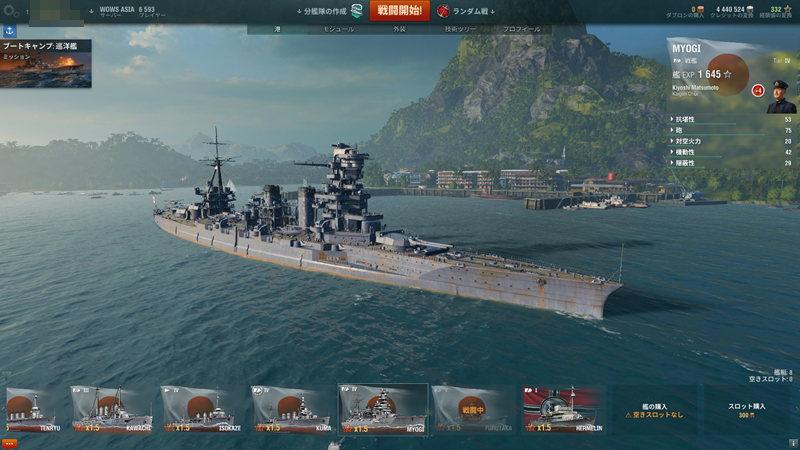Create a division via 分艦隊の作成
The width and height of the screenshot is (800, 450).
point(330,11)
